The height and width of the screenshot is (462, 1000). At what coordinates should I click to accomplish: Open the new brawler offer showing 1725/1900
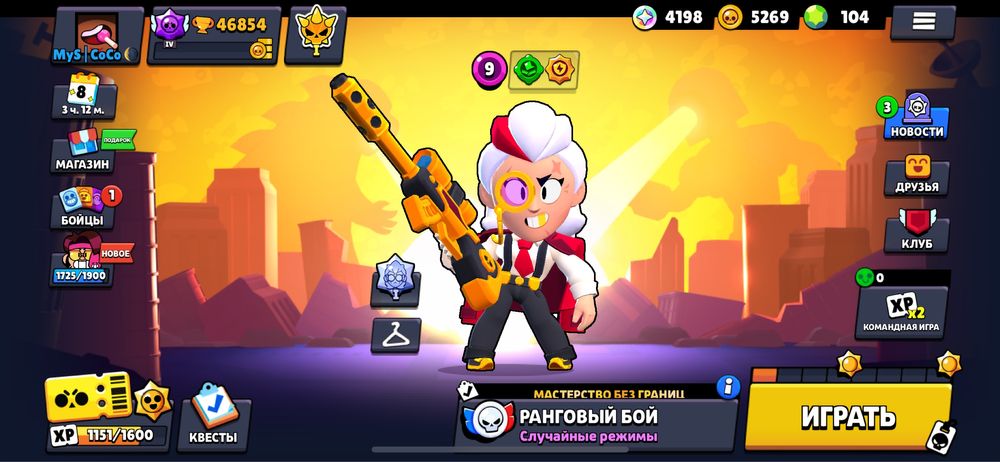83,260
